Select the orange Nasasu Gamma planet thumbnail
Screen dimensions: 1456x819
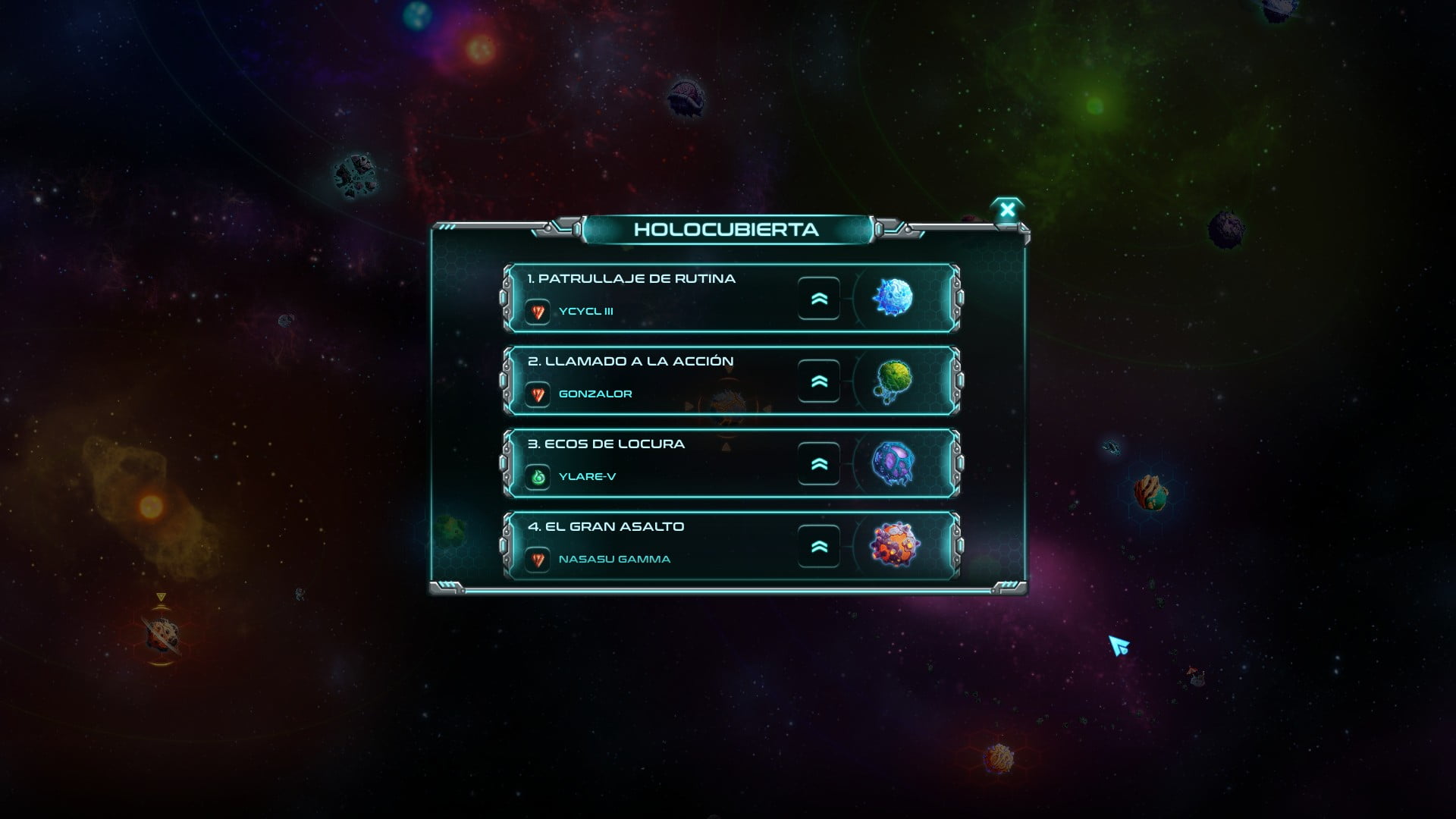pos(894,545)
